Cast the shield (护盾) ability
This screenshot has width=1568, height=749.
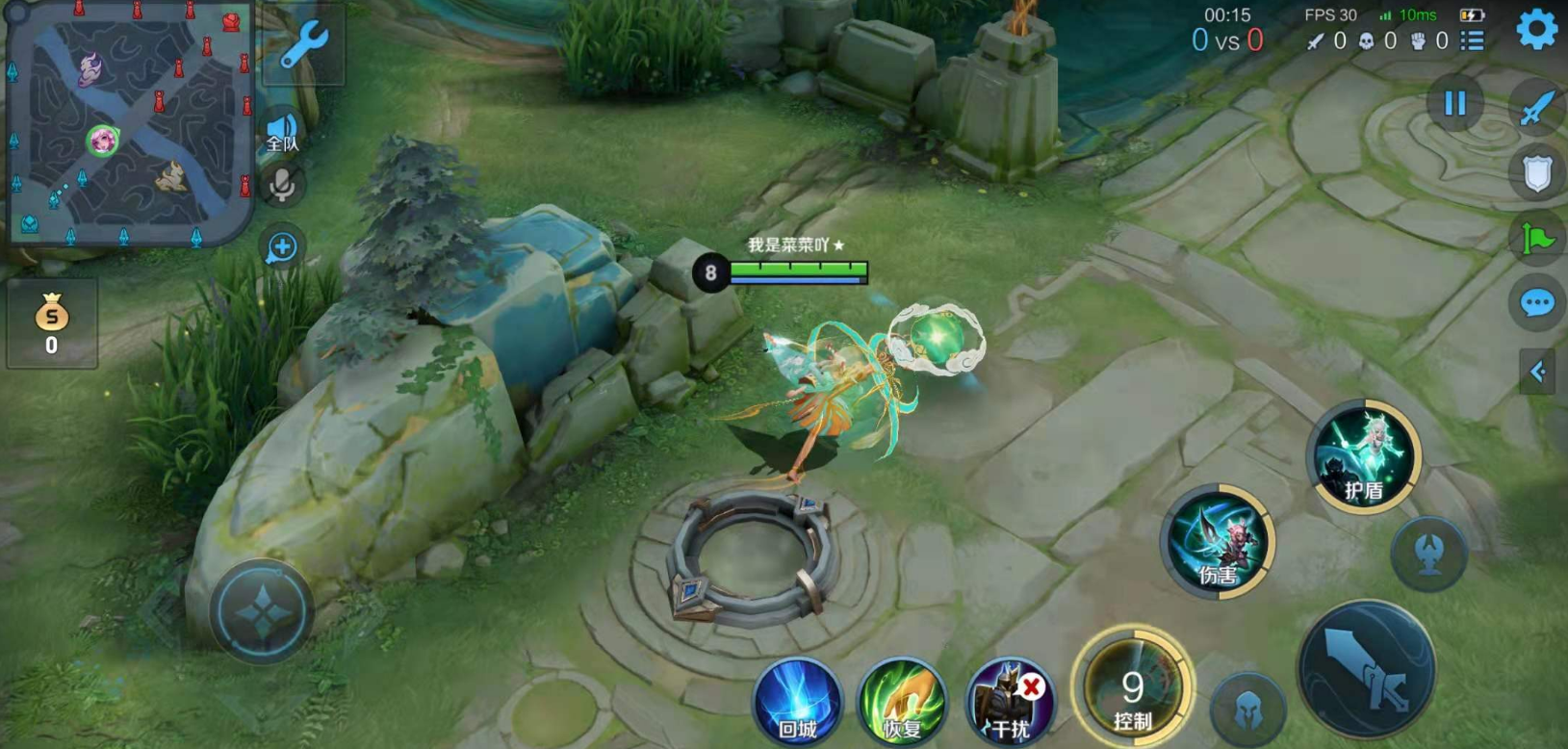coord(1364,456)
